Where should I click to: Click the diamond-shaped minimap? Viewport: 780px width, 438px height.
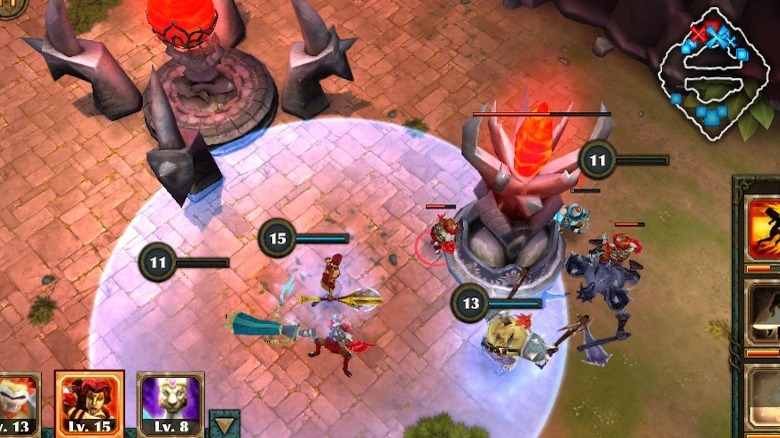click(x=712, y=73)
